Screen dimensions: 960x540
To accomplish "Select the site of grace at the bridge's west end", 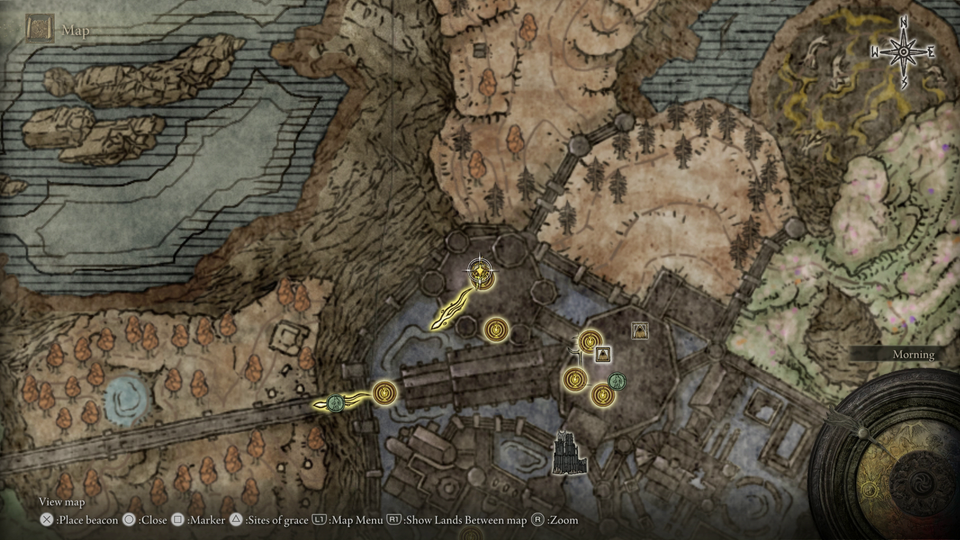I will click(384, 394).
